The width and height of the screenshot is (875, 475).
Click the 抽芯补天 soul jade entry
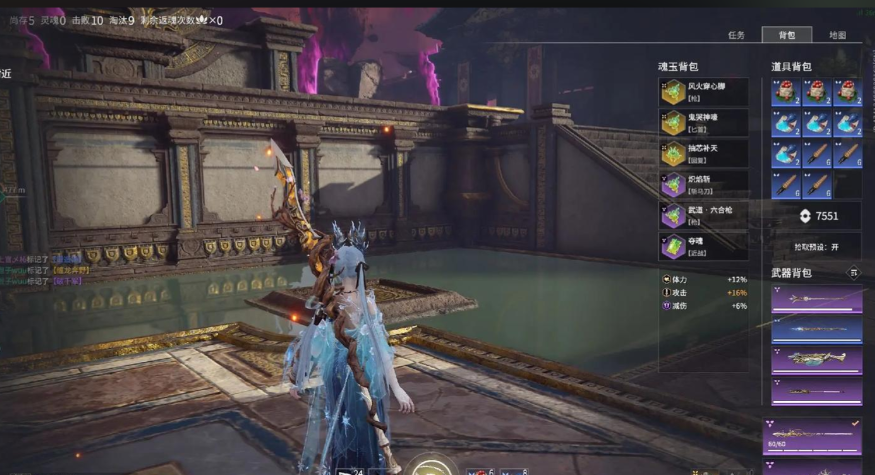click(x=703, y=154)
